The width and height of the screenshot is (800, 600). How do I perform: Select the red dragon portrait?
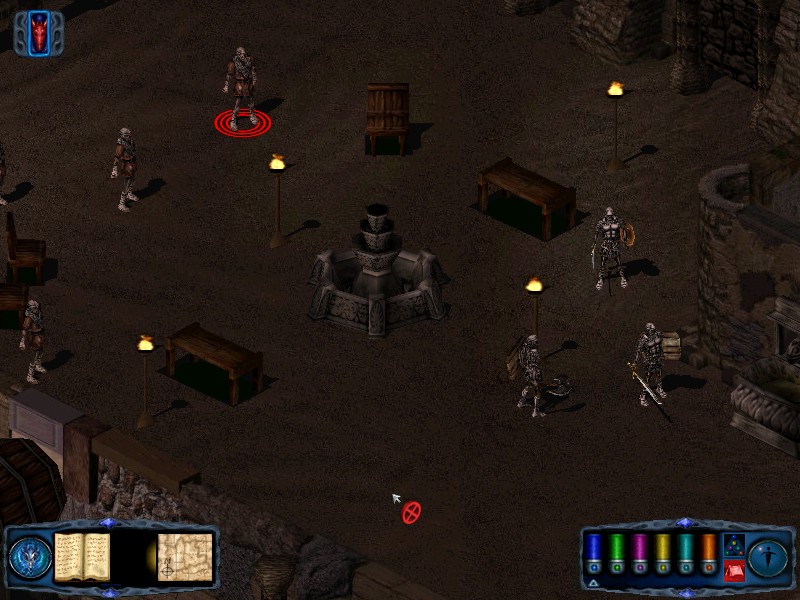(x=39, y=32)
